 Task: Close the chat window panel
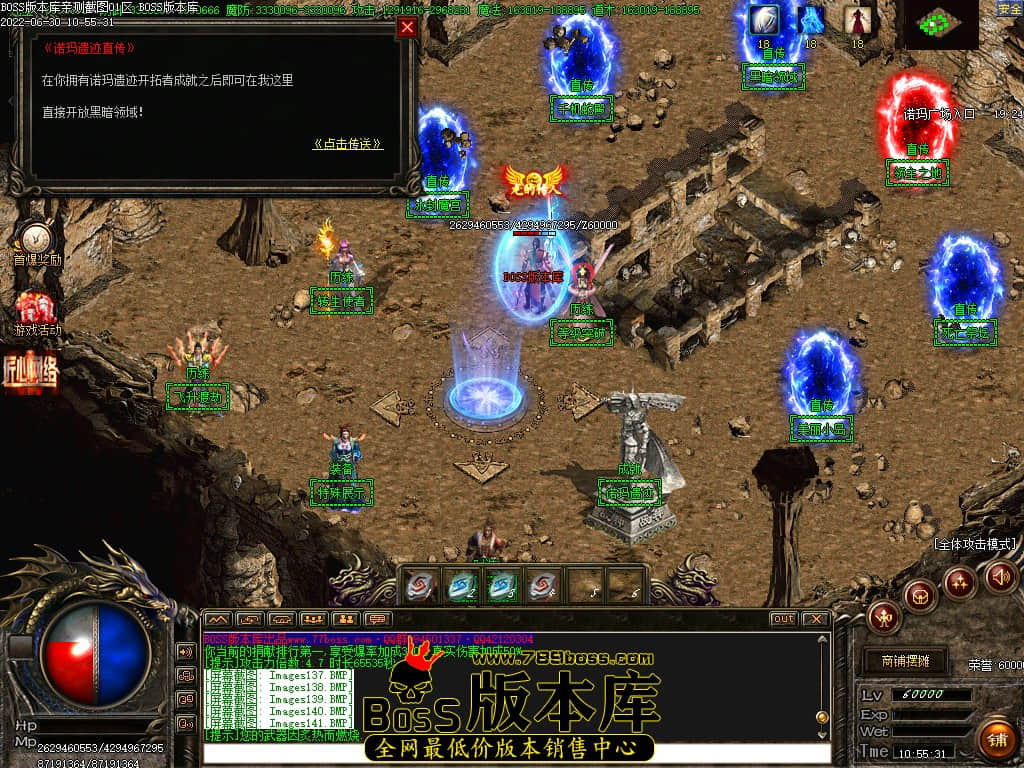pyautogui.click(x=815, y=619)
